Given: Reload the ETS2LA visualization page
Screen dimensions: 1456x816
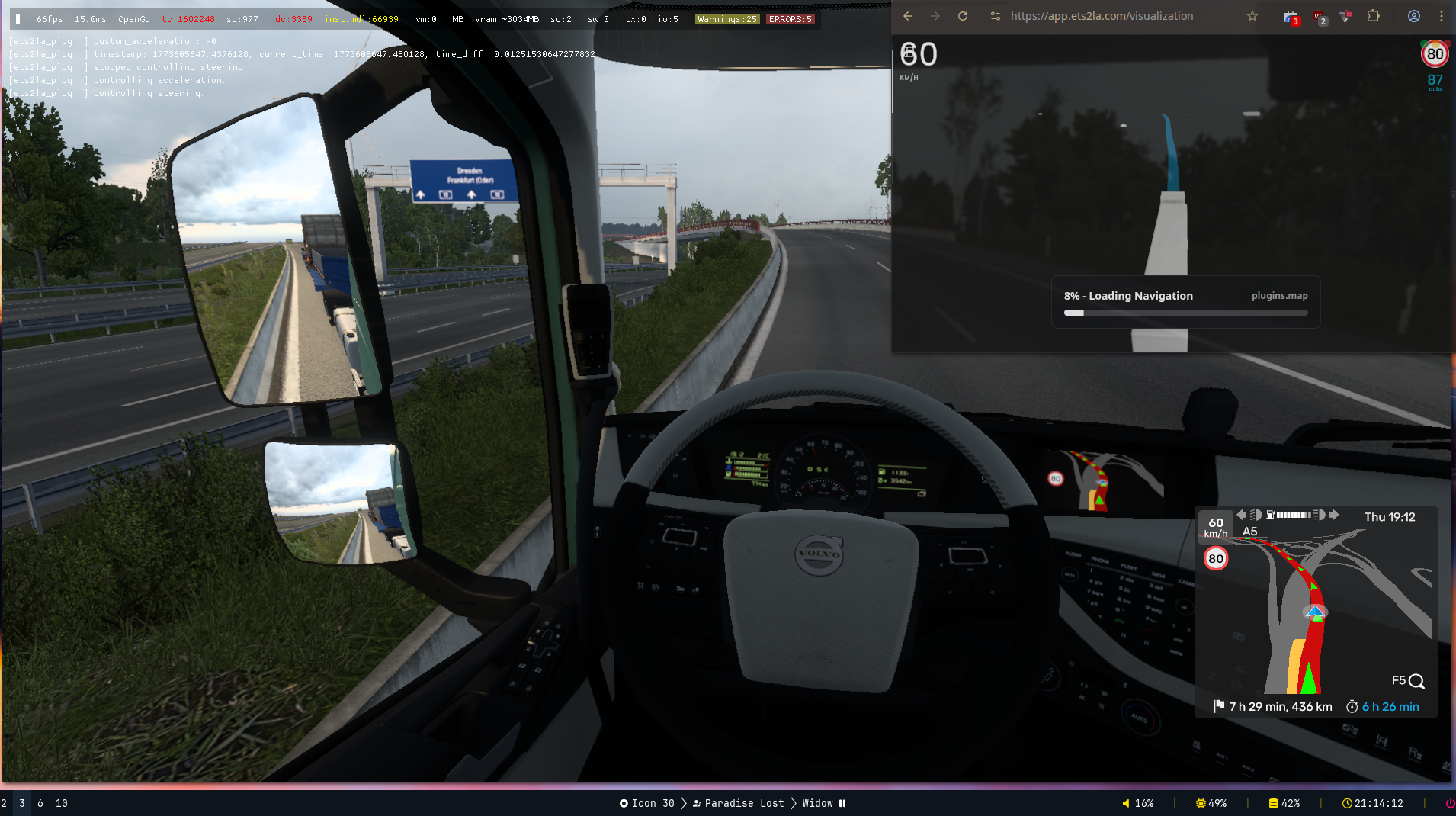Looking at the screenshot, I should [x=963, y=16].
